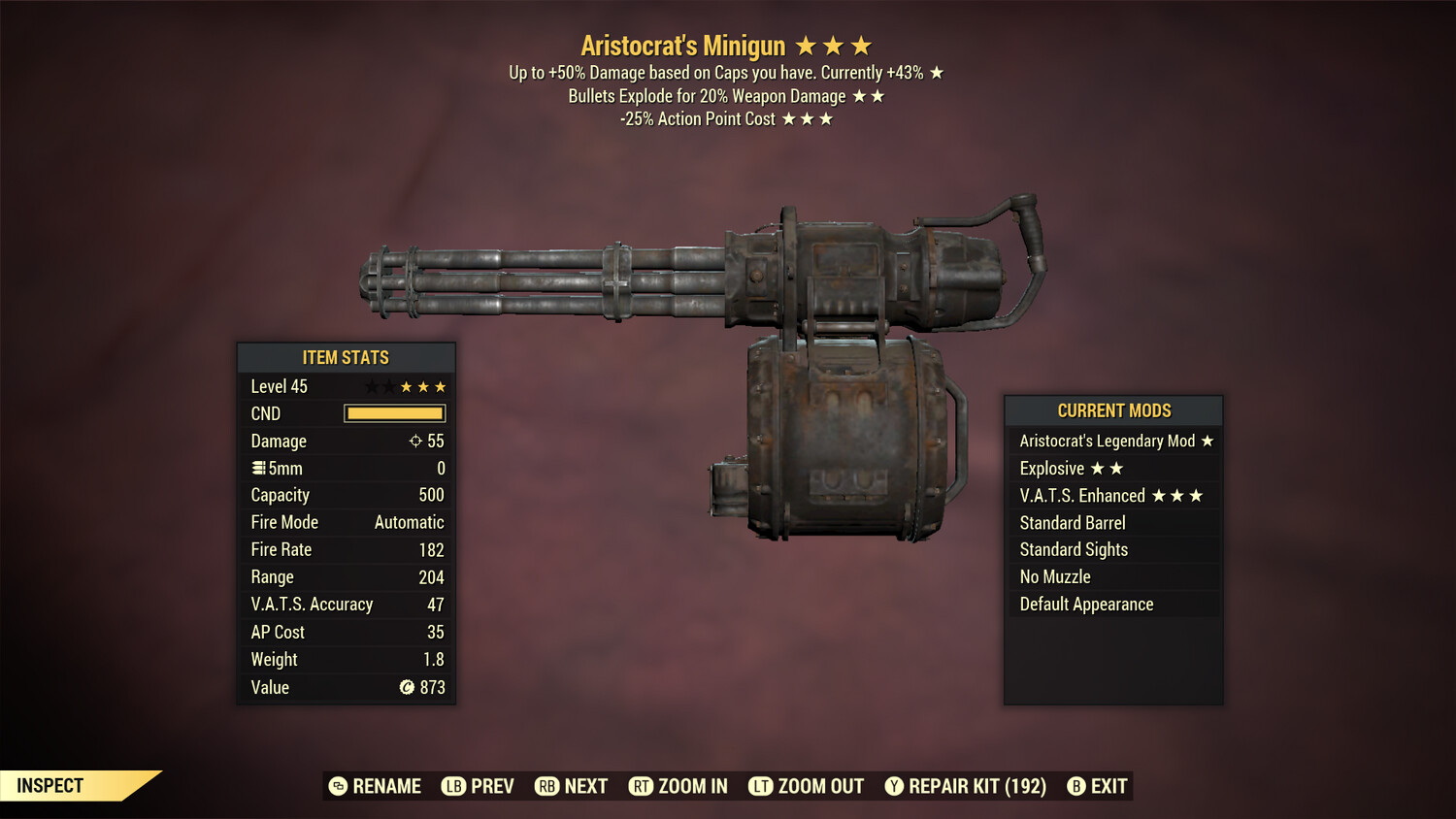This screenshot has height=819, width=1456.
Task: Switch to the Inspect tab
Action: click(49, 786)
